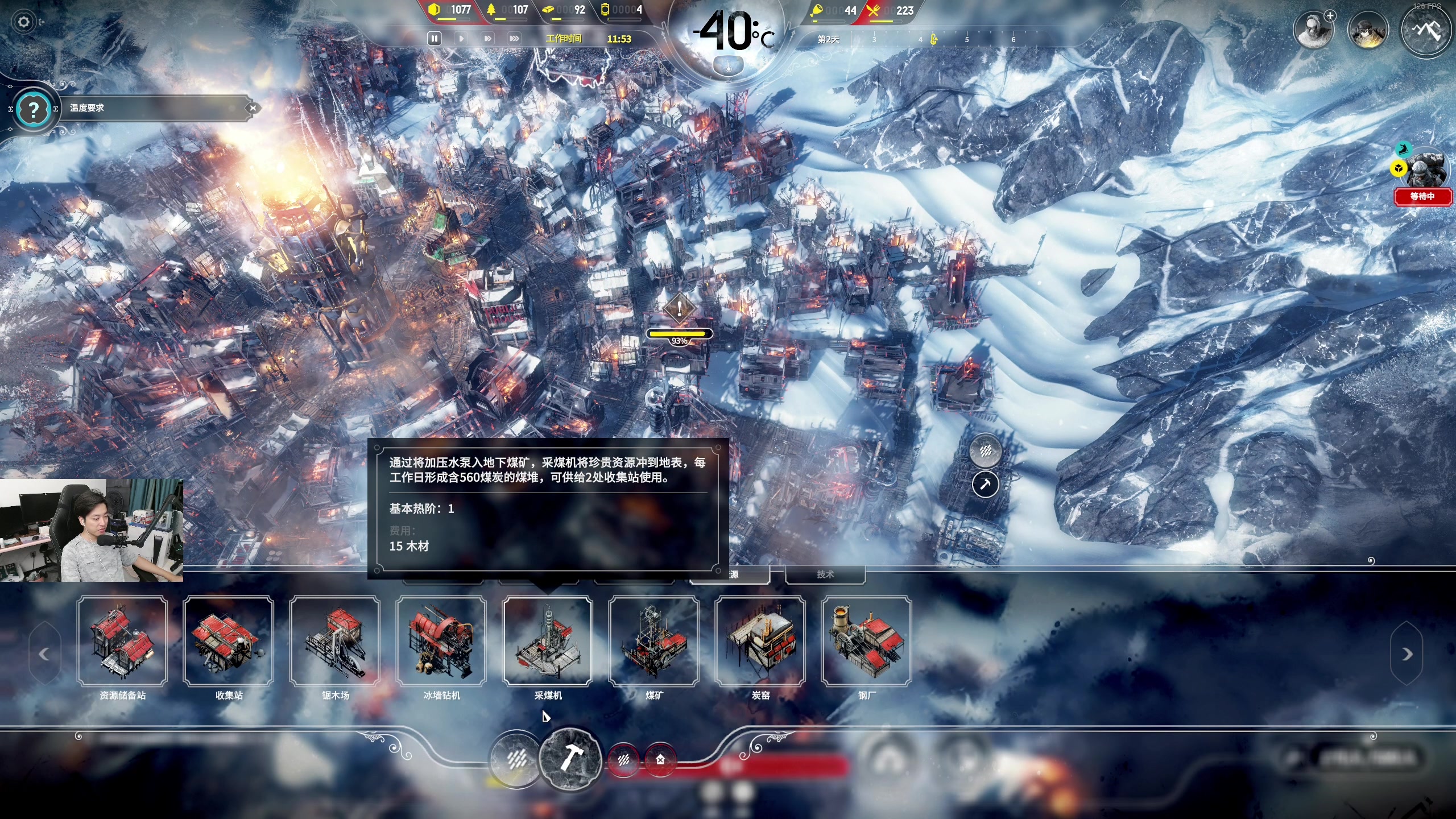Choose the 煤矿 coal mine card

coord(654,641)
